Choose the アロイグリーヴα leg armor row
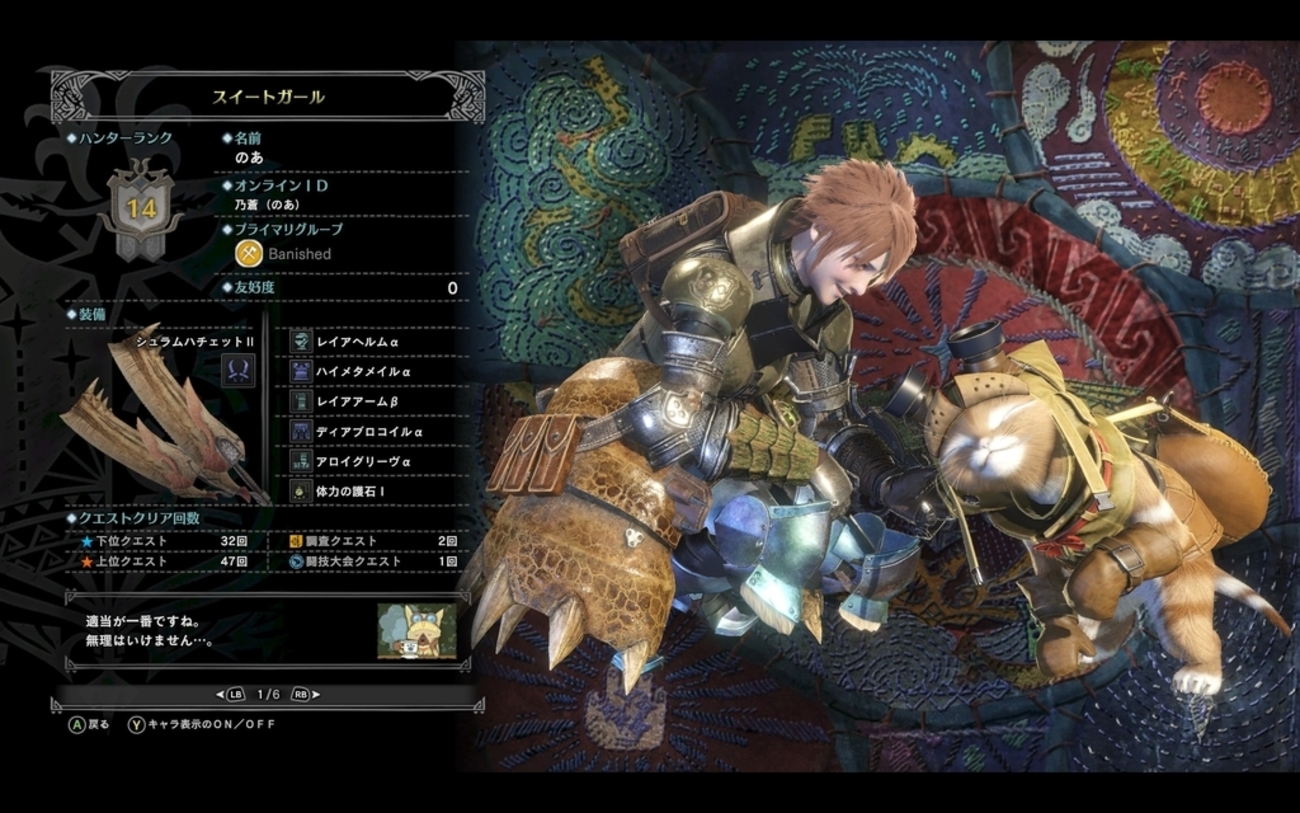 tap(363, 462)
